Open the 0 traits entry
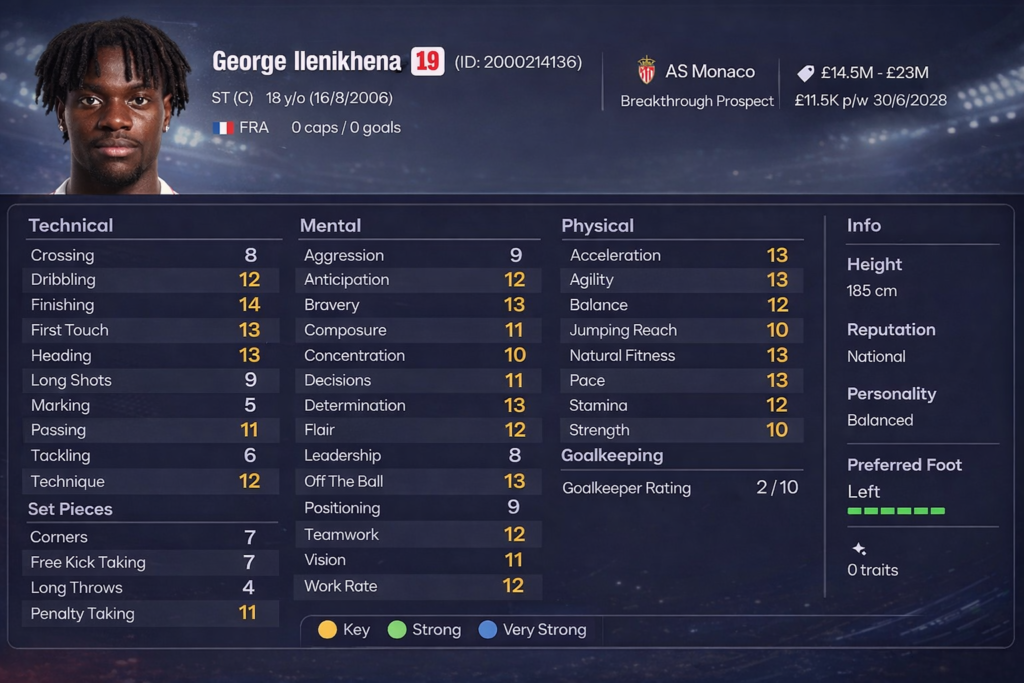 click(872, 570)
